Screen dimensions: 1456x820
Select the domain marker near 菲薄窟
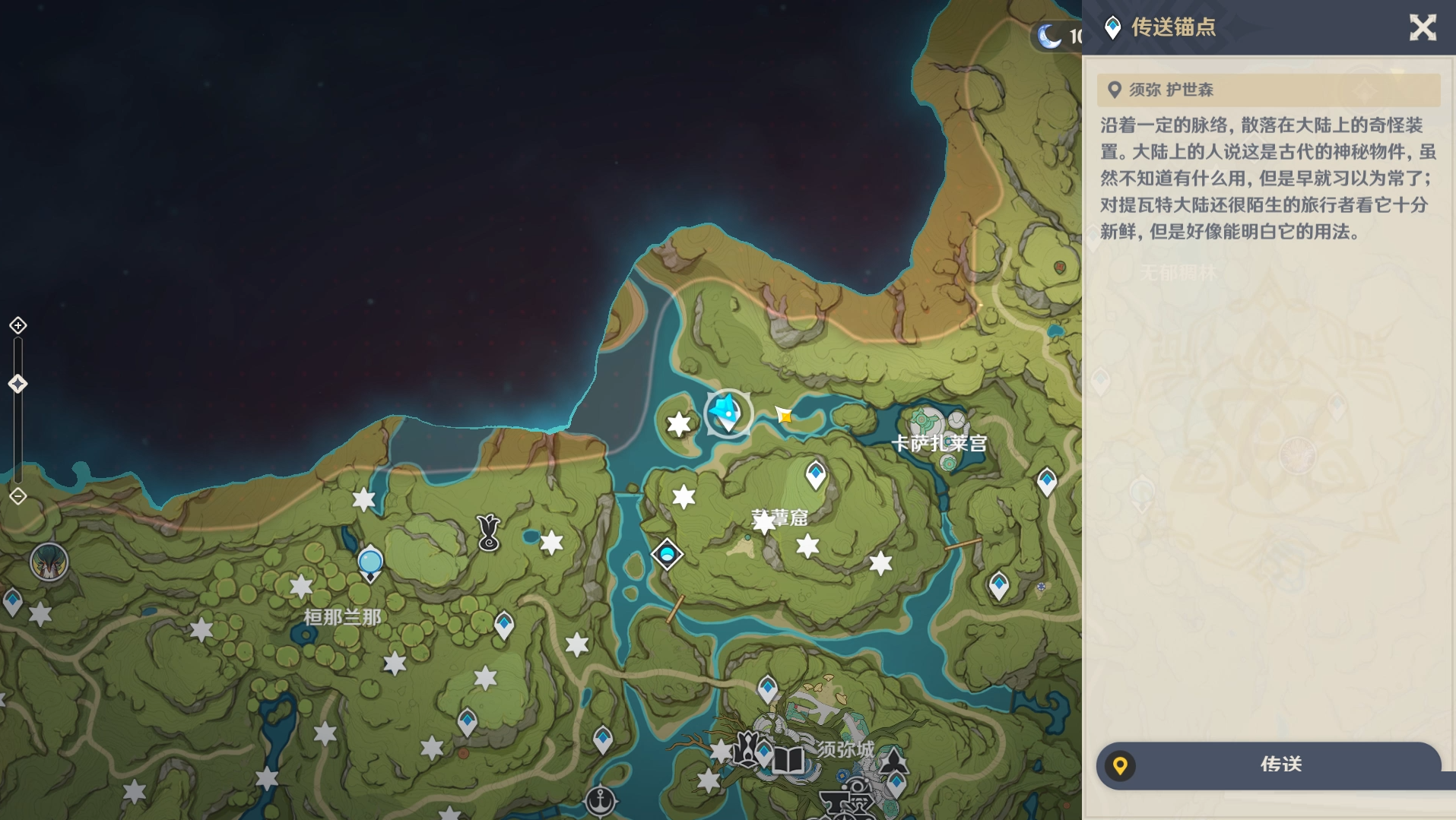click(667, 554)
